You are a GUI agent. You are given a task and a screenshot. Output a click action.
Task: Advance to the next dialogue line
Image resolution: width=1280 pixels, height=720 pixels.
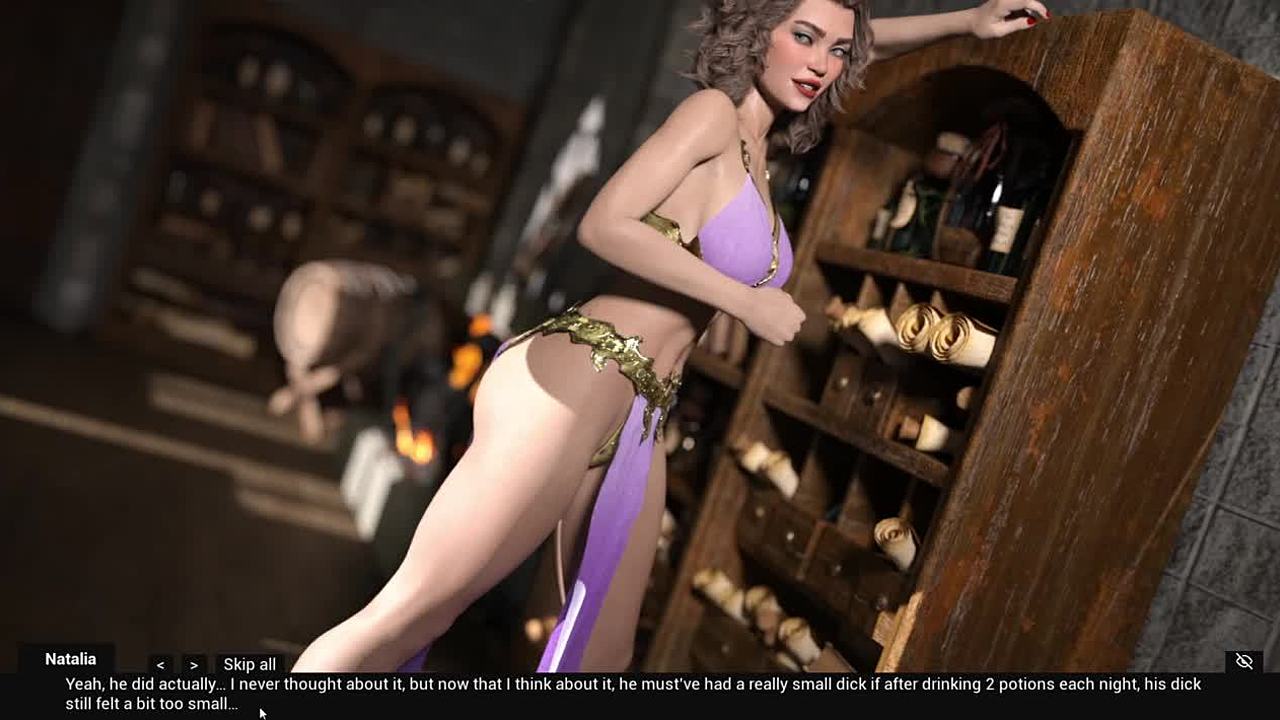(x=194, y=664)
